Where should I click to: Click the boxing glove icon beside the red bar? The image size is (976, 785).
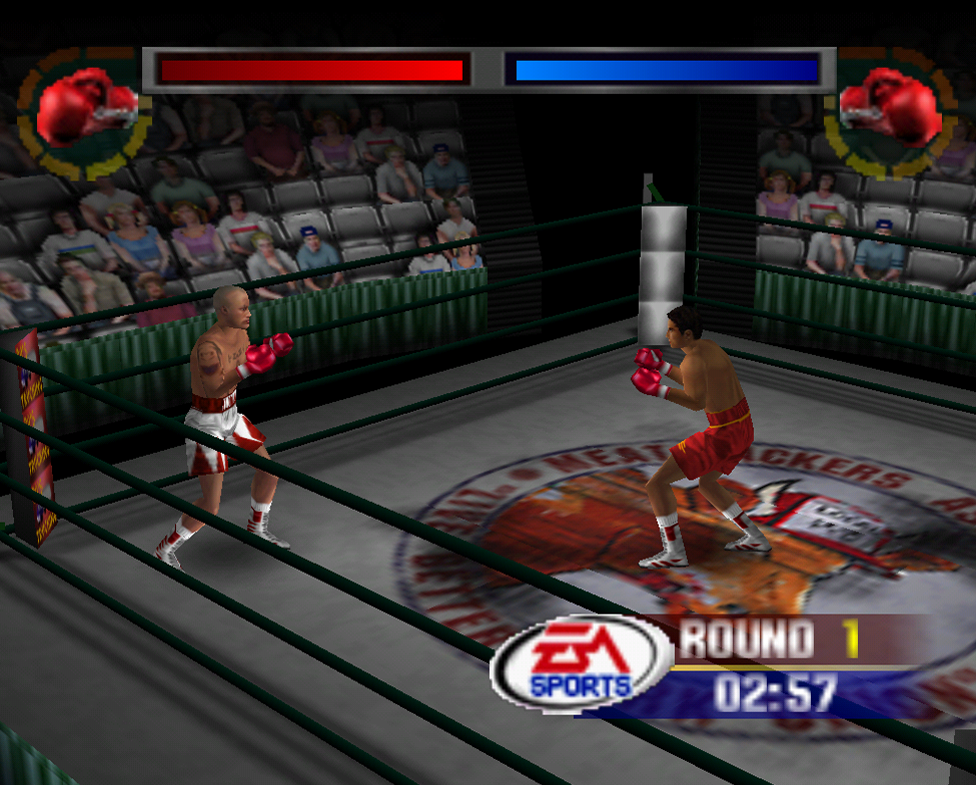86,105
